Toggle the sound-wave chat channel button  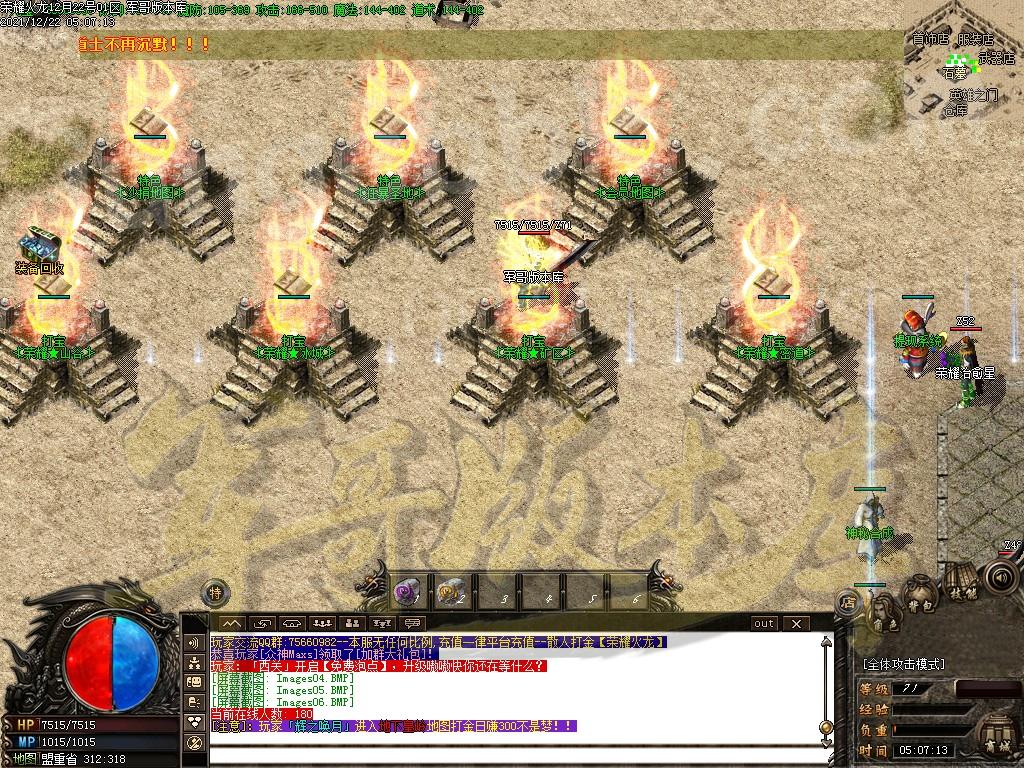(194, 641)
